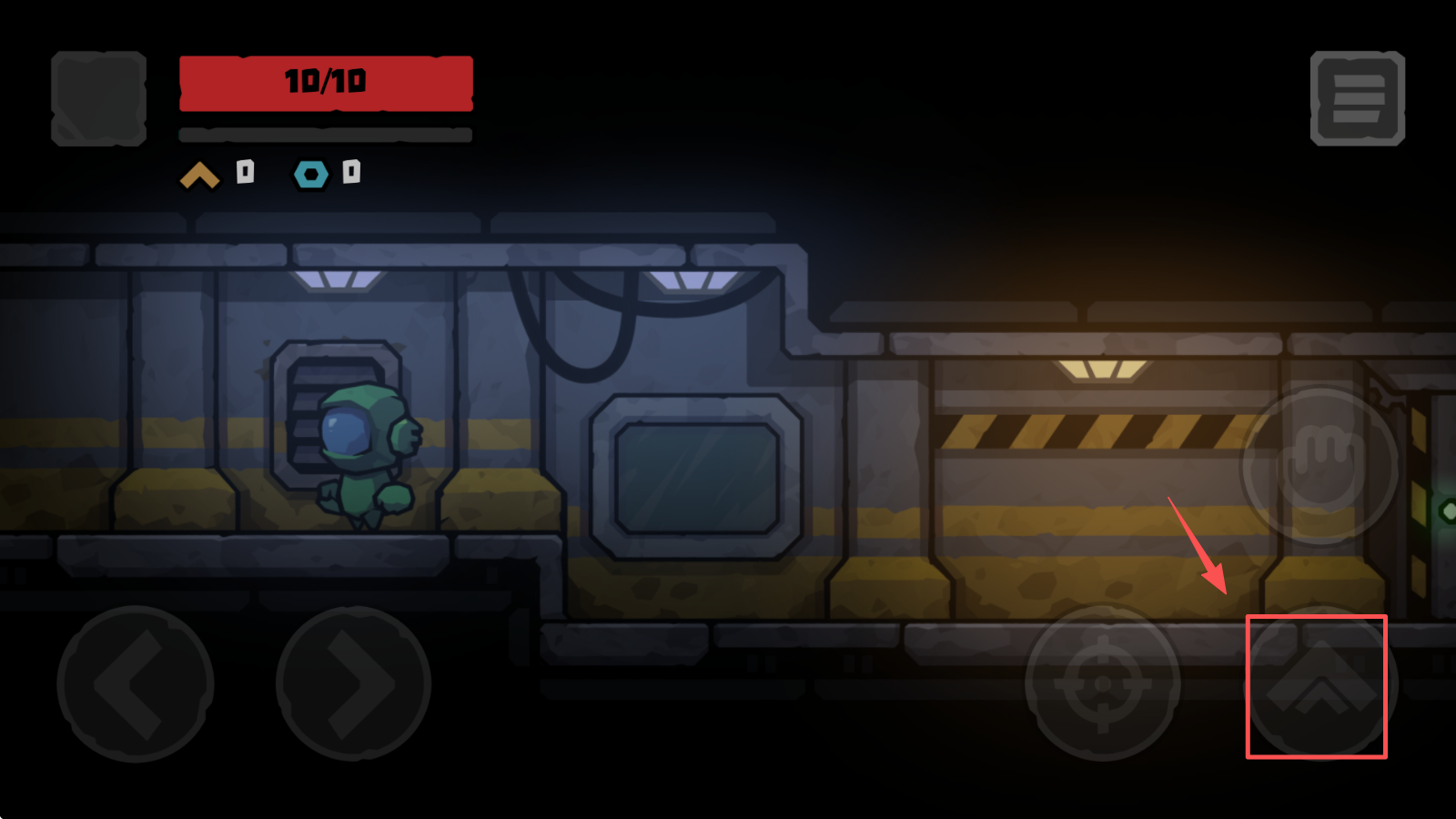Tap the jump button with double chevron

coord(1319,684)
